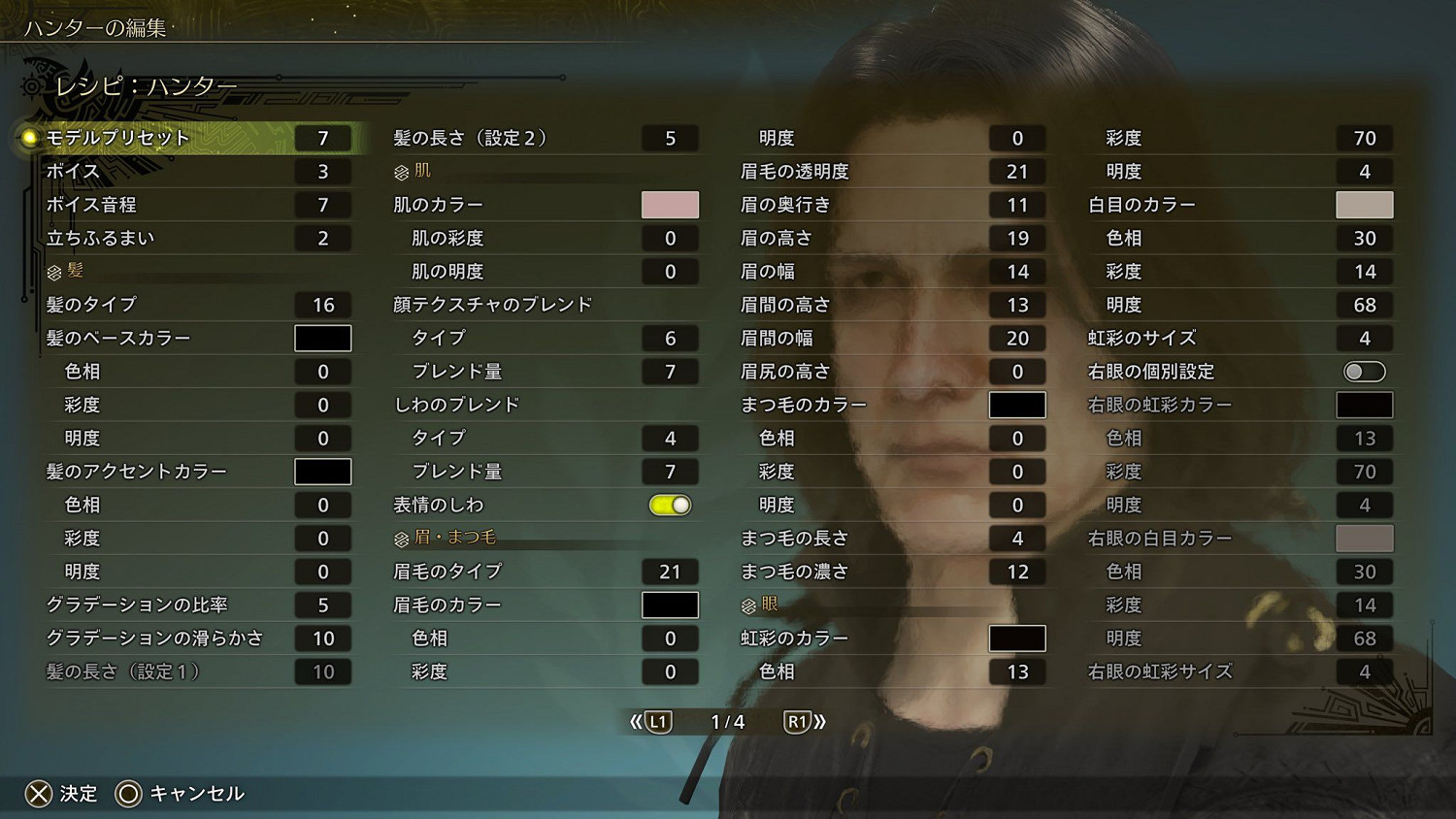Click the 肌 (skin) section icon

click(x=400, y=170)
